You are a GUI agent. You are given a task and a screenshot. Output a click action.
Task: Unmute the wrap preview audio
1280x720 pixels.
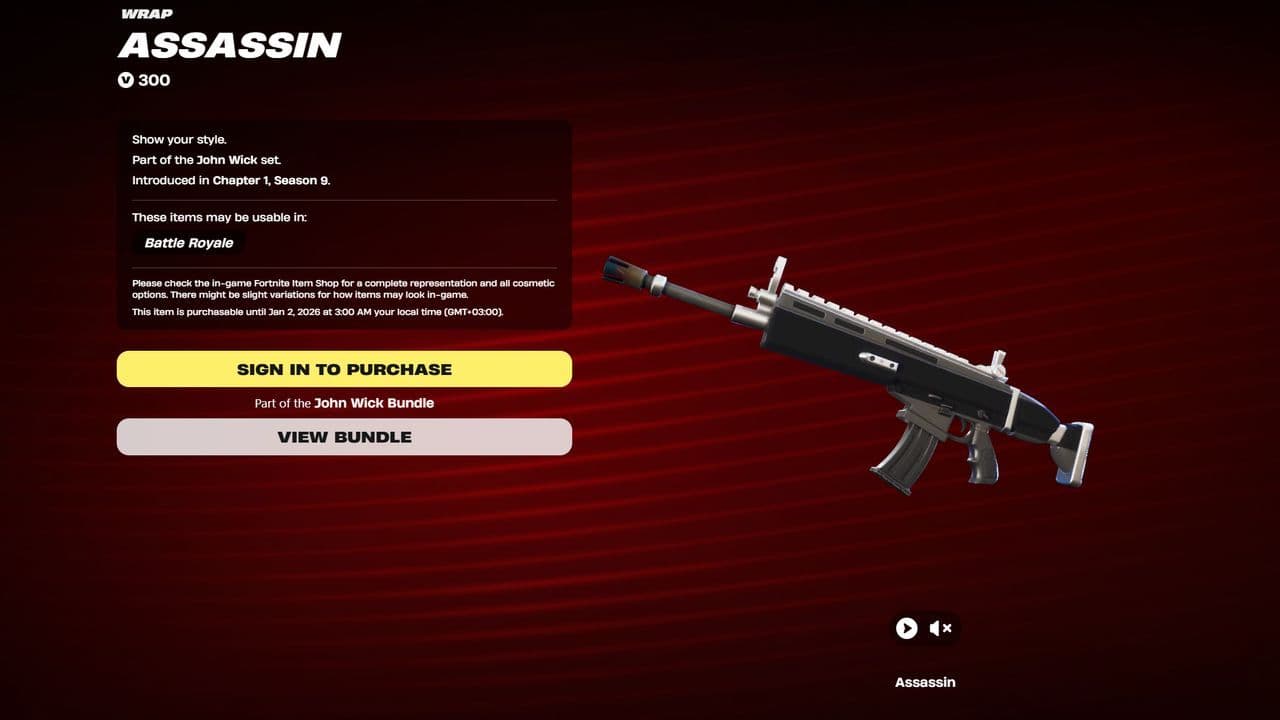940,628
